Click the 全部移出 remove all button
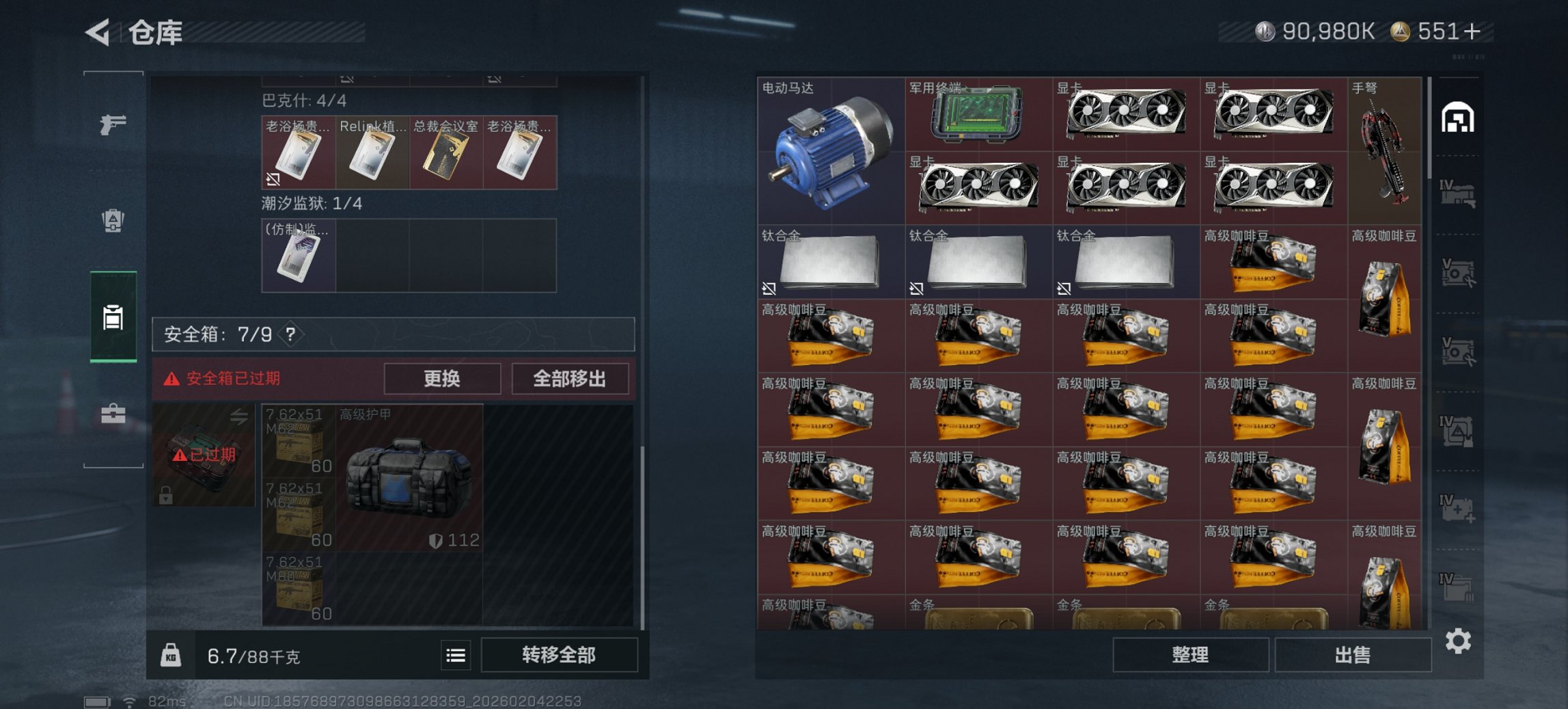Screen dimensions: 1568x709 coord(570,378)
